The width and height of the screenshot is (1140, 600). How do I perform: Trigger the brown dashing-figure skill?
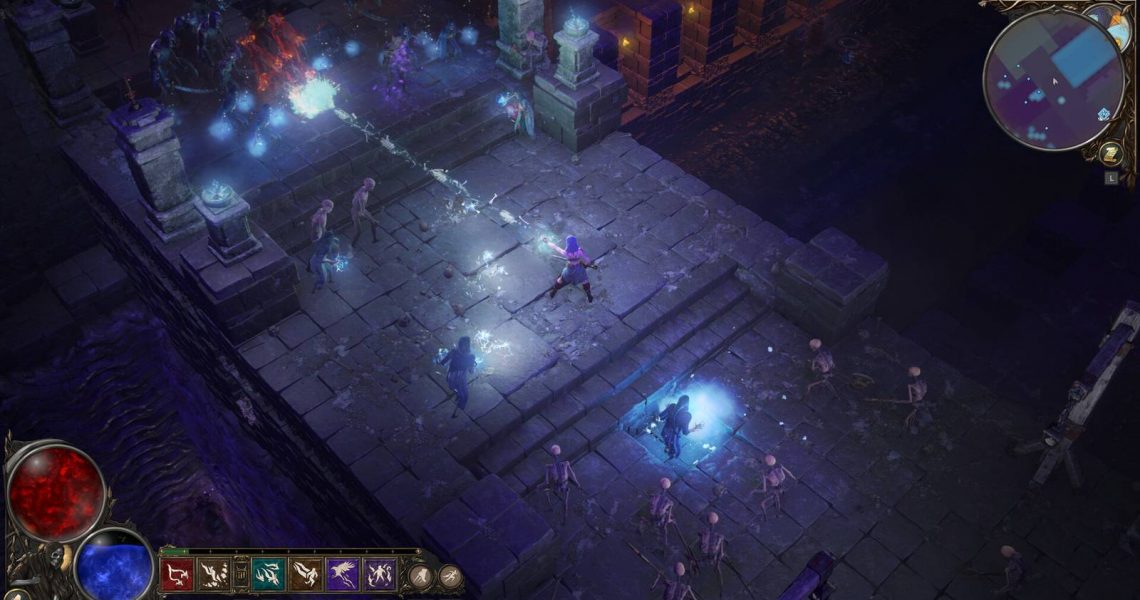click(305, 574)
